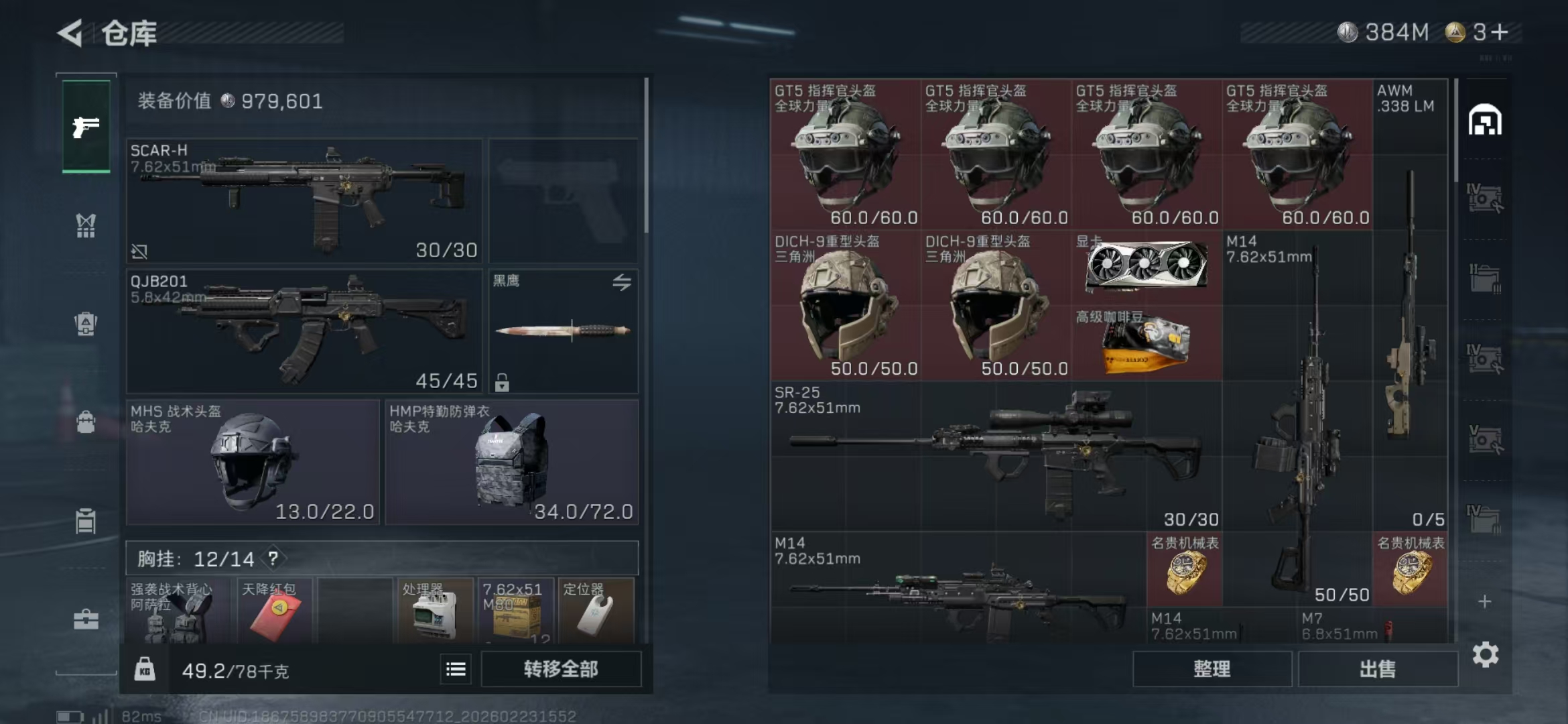Open the list view toggle beside 转移全部
The width and height of the screenshot is (1568, 724).
(456, 669)
